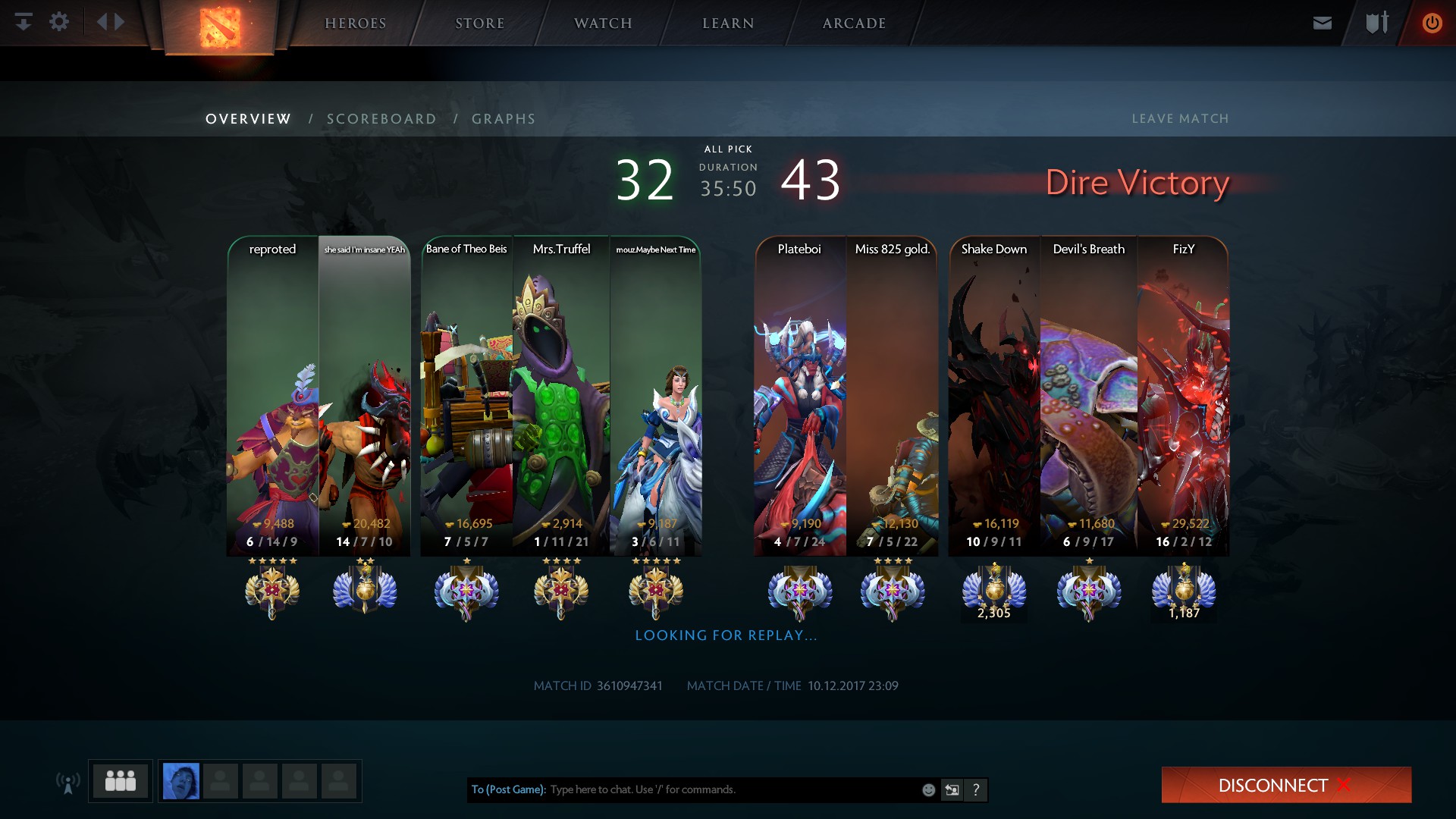
Task: Open the mail inbox icon
Action: 1323,23
